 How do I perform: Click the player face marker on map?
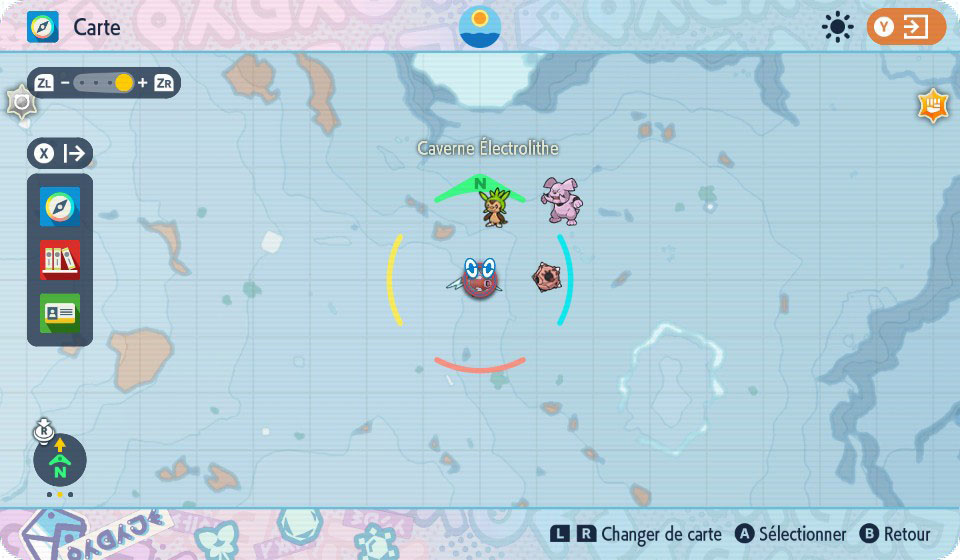(x=480, y=278)
